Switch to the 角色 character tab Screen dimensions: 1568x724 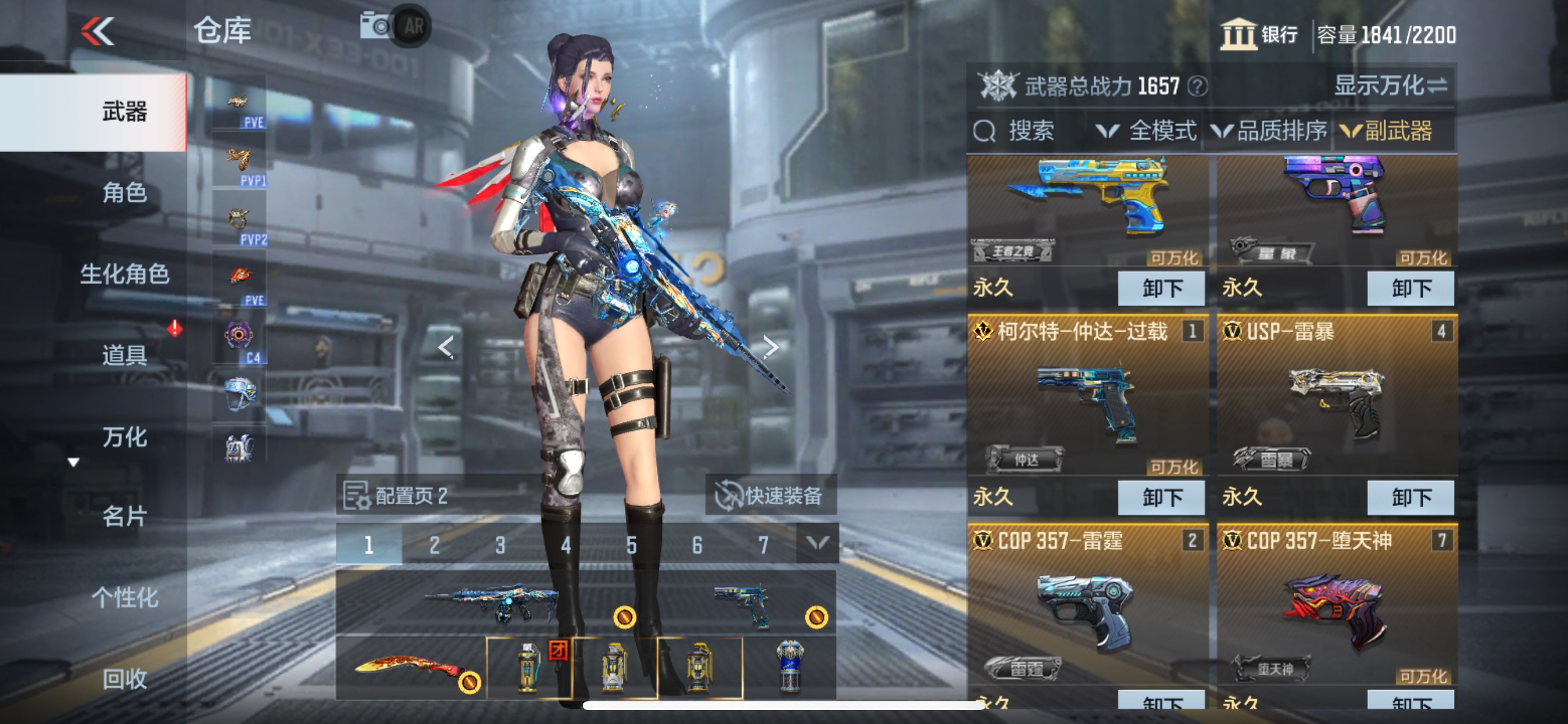pos(124,193)
